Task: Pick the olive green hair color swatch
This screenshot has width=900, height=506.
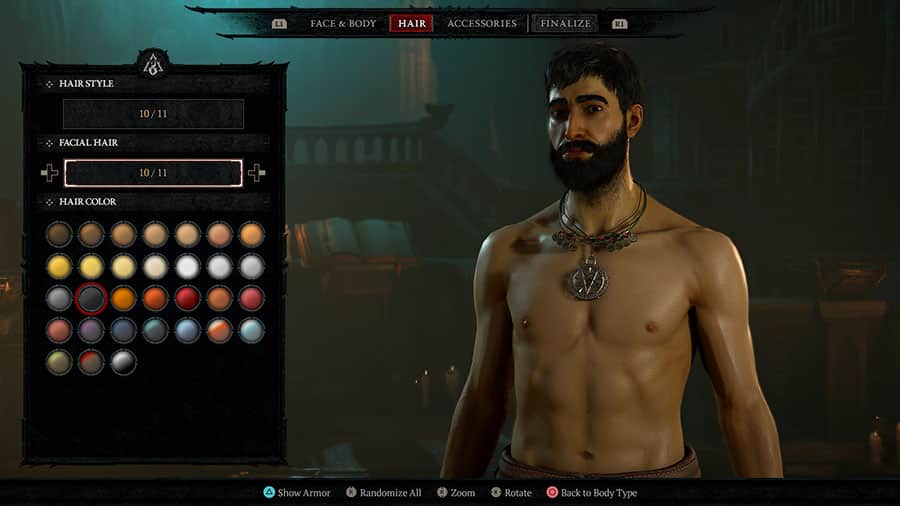Action: click(59, 362)
